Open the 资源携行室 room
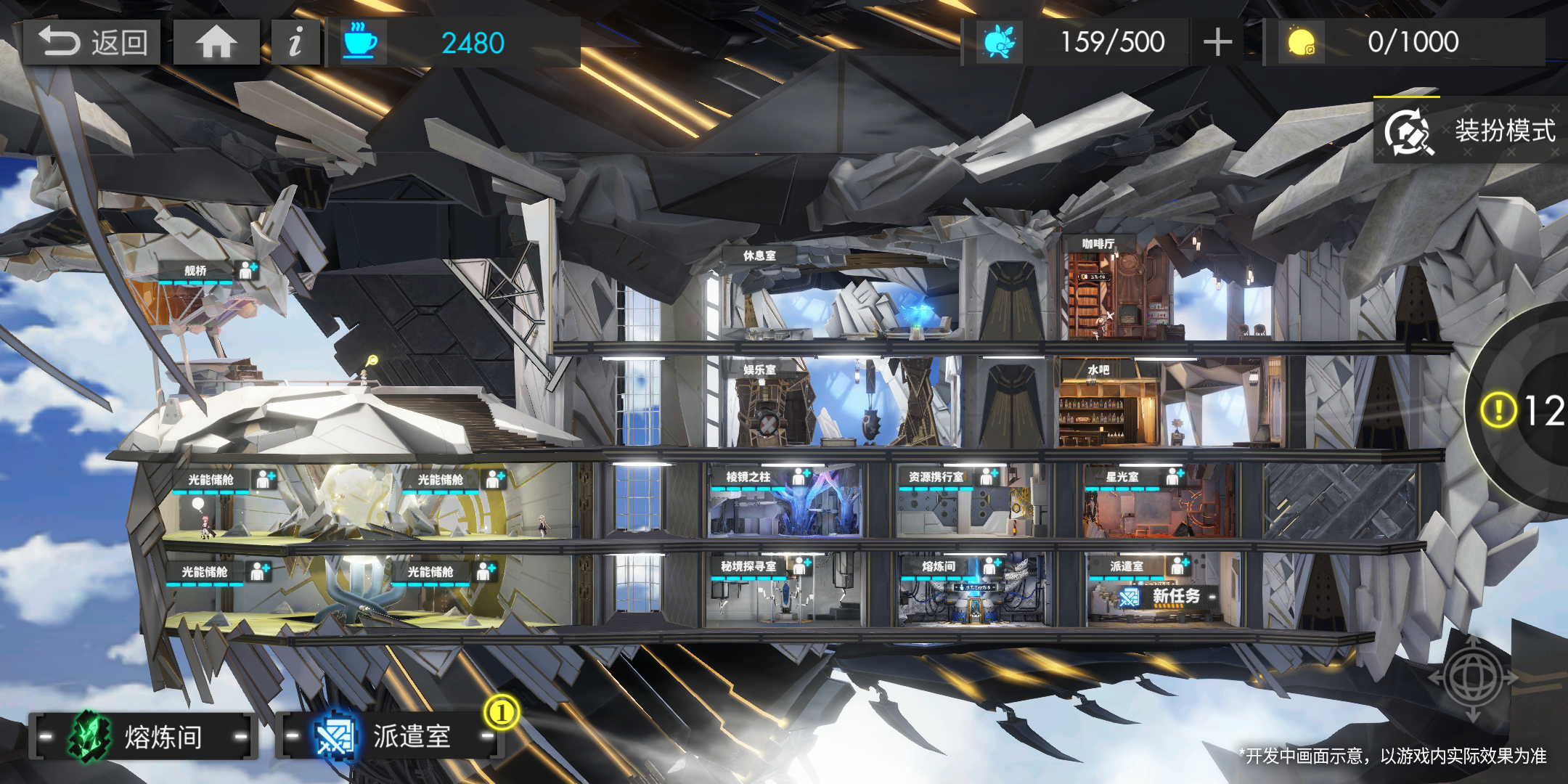 (936, 477)
